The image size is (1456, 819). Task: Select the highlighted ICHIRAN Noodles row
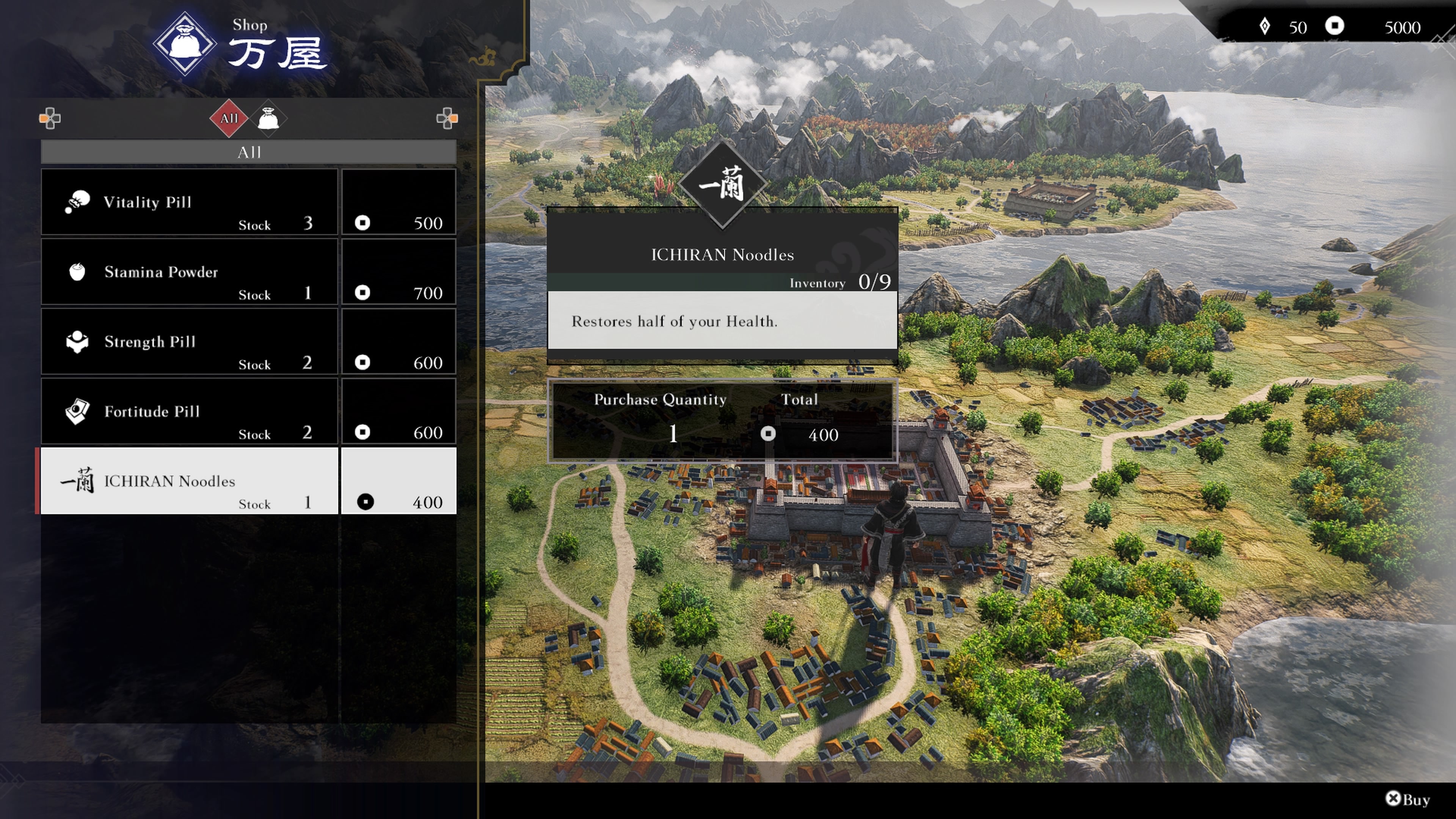pyautogui.click(x=189, y=481)
